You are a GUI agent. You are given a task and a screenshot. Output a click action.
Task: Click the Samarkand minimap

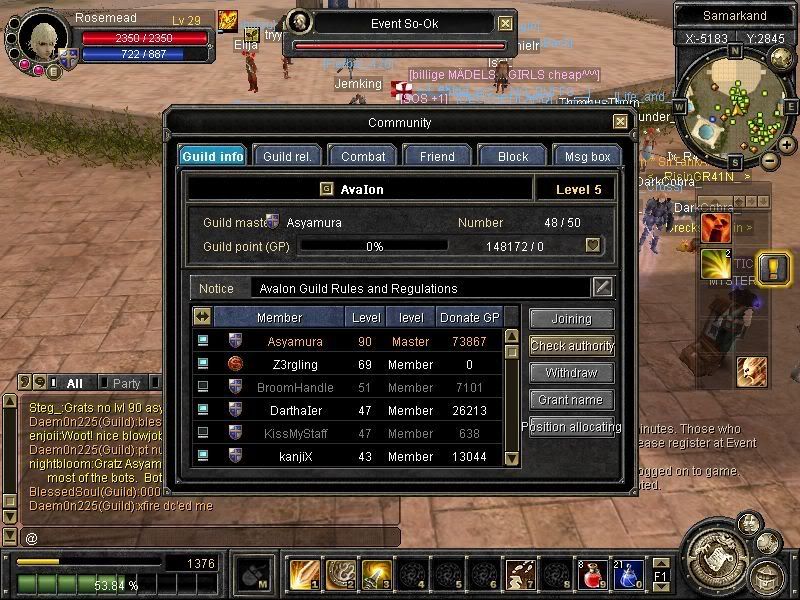click(735, 107)
